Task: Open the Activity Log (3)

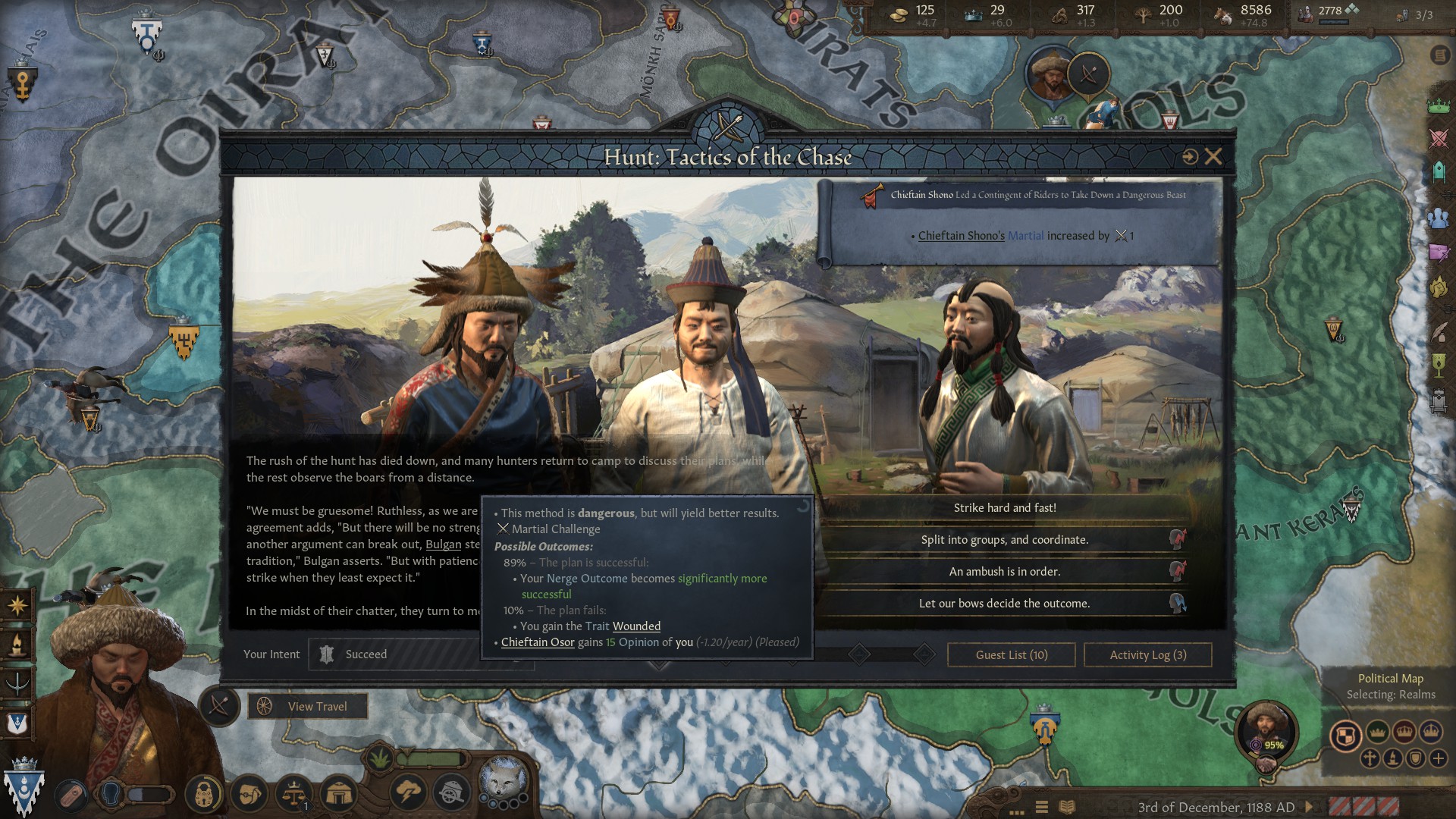Action: coord(1147,655)
